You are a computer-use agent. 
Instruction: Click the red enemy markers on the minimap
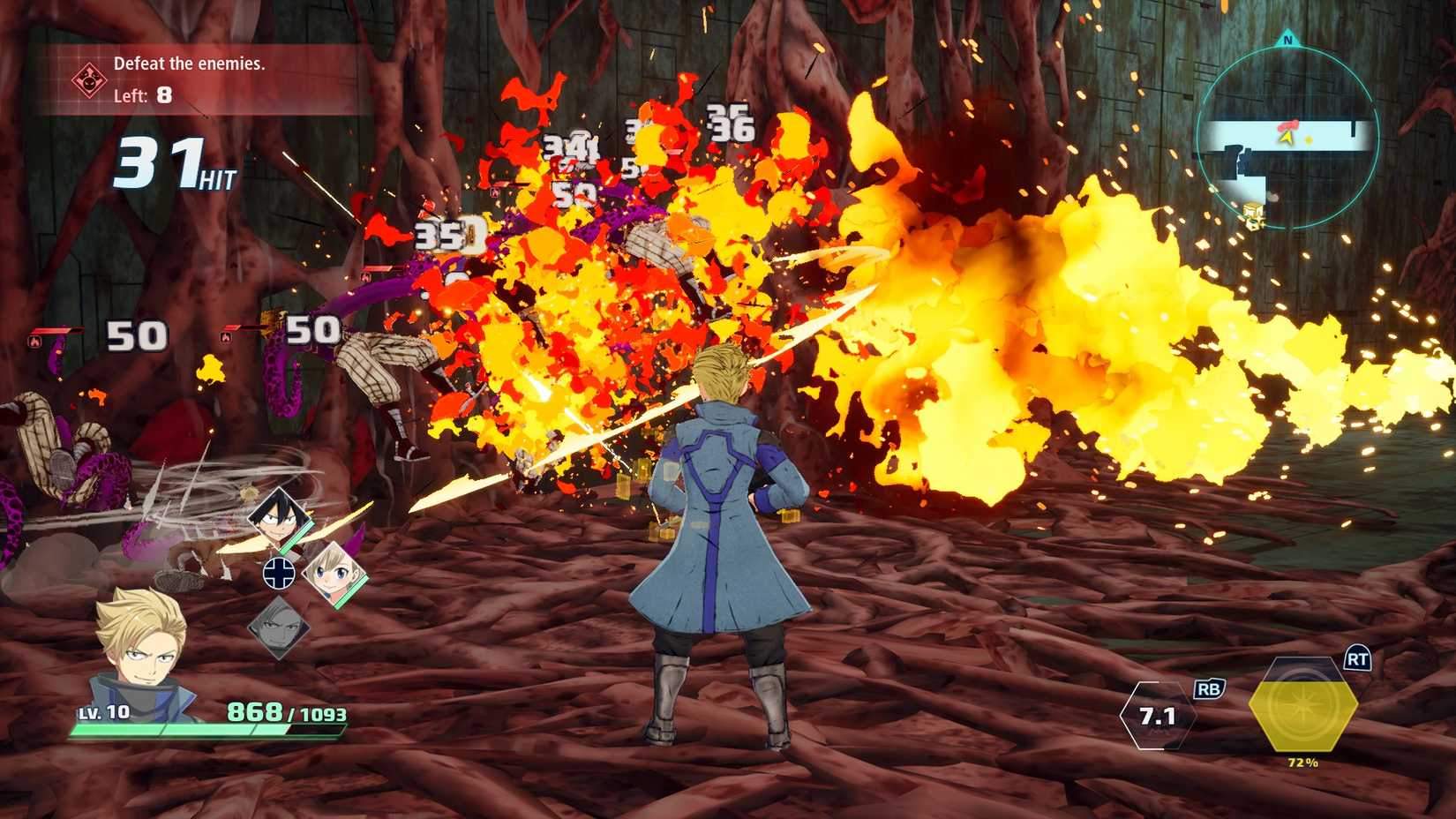pos(1289,125)
